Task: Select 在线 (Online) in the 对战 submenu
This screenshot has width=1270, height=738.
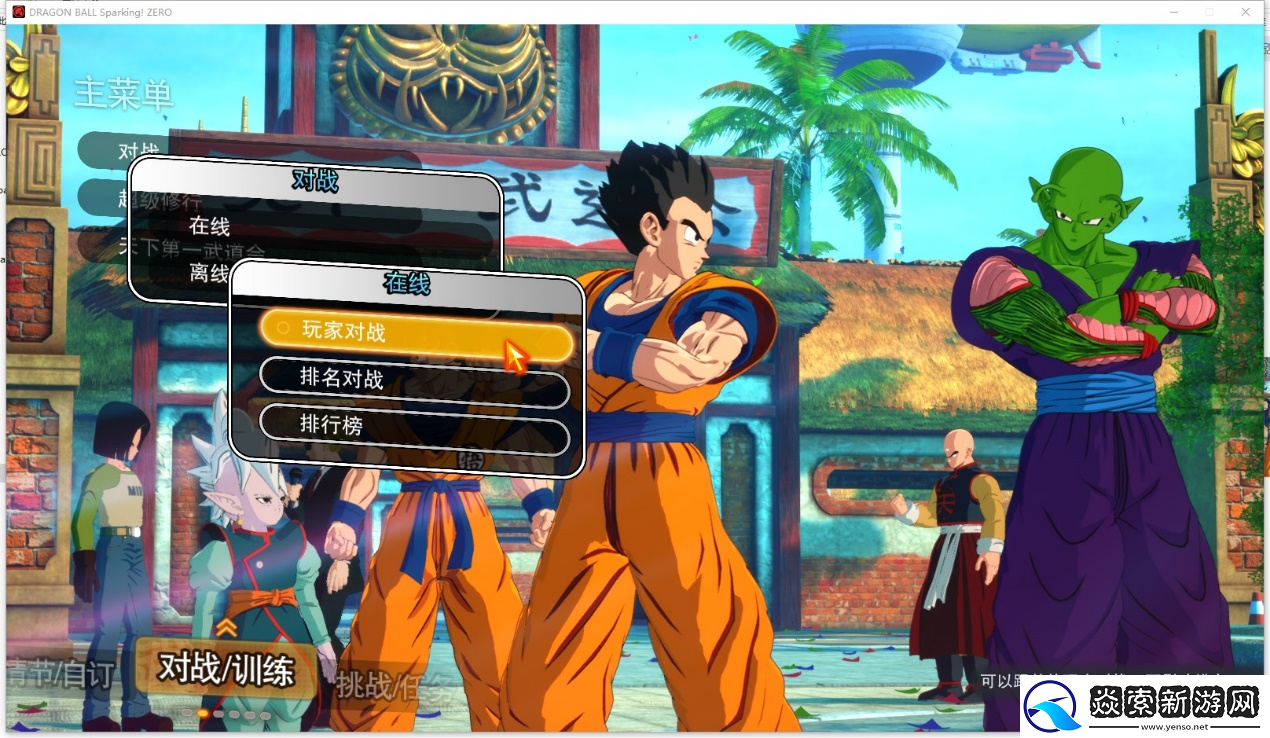Action: (210, 226)
